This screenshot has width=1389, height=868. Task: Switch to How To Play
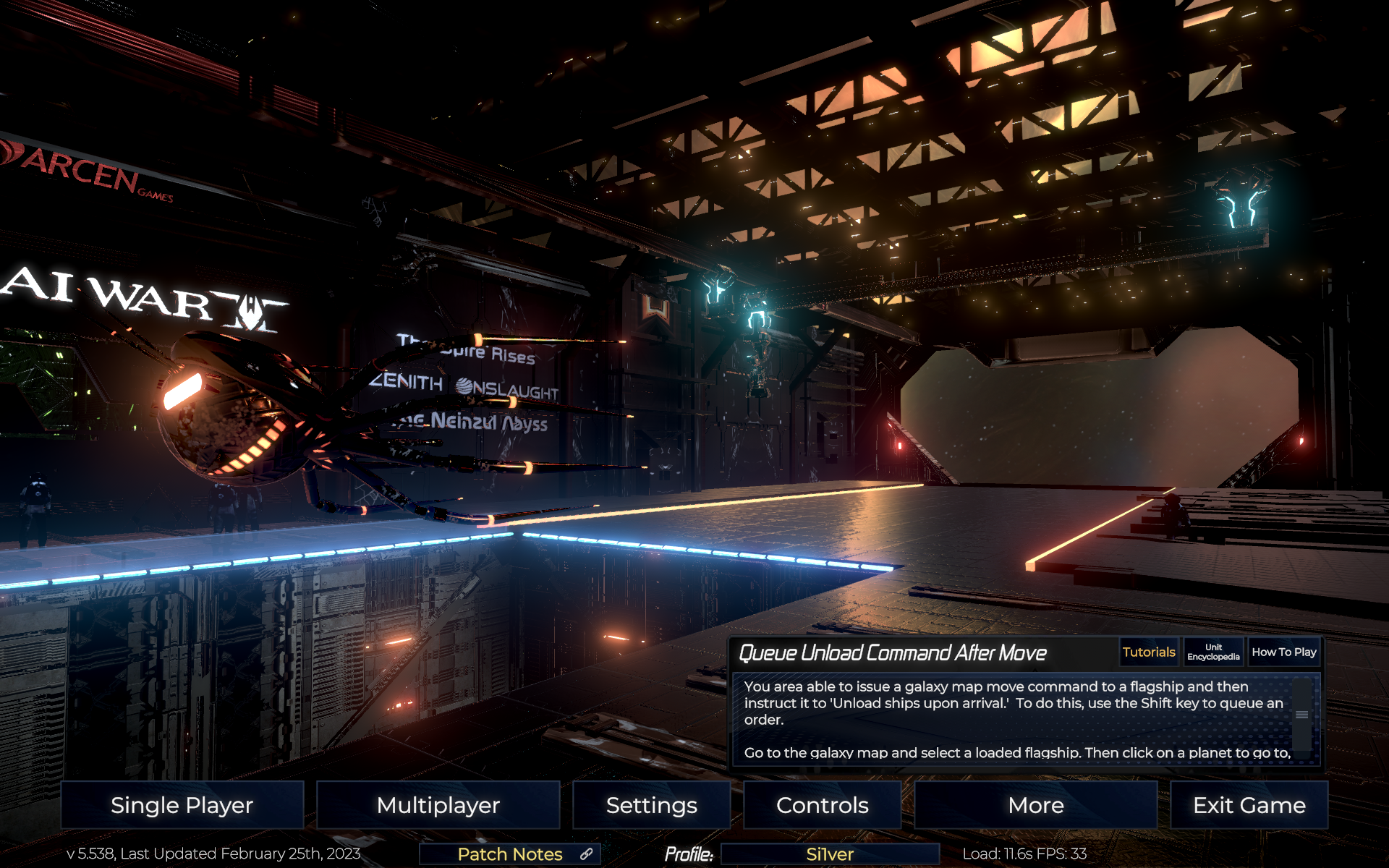[1284, 652]
